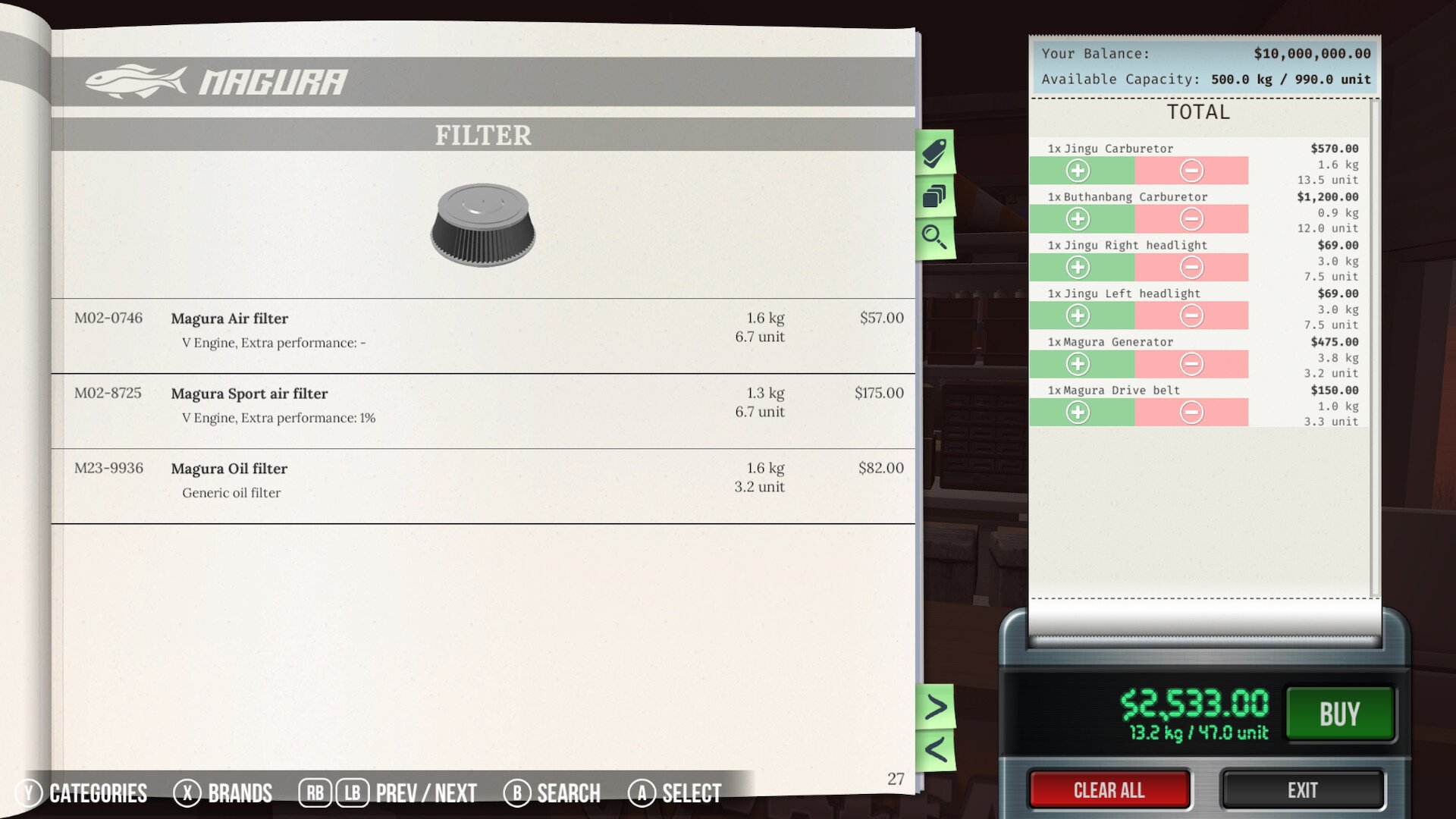The height and width of the screenshot is (819, 1456).
Task: Open the stacked pages categories tab
Action: pos(934,196)
